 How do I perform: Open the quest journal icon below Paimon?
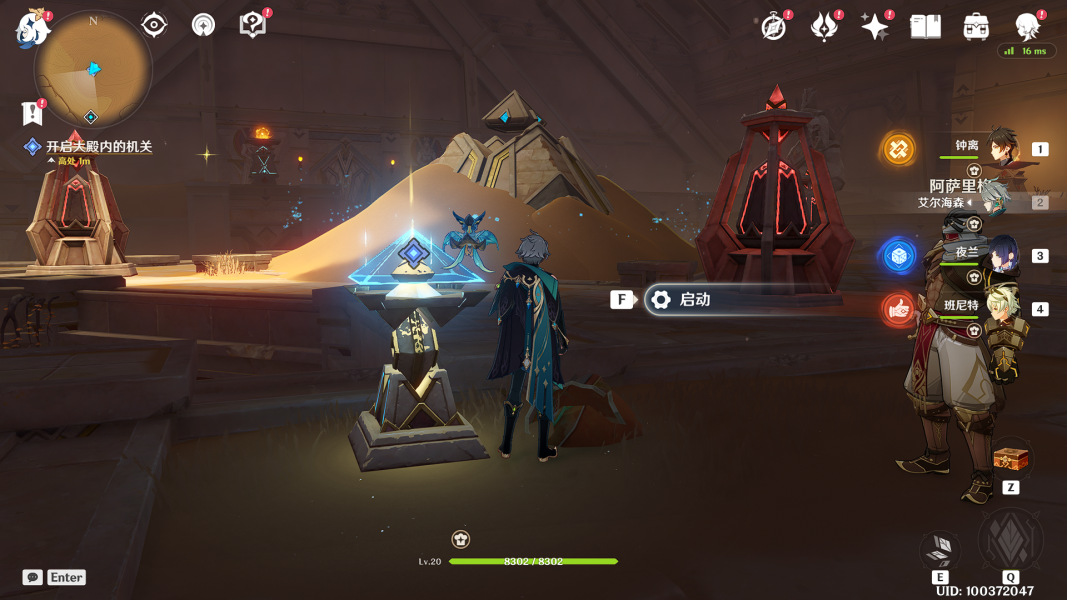33,111
